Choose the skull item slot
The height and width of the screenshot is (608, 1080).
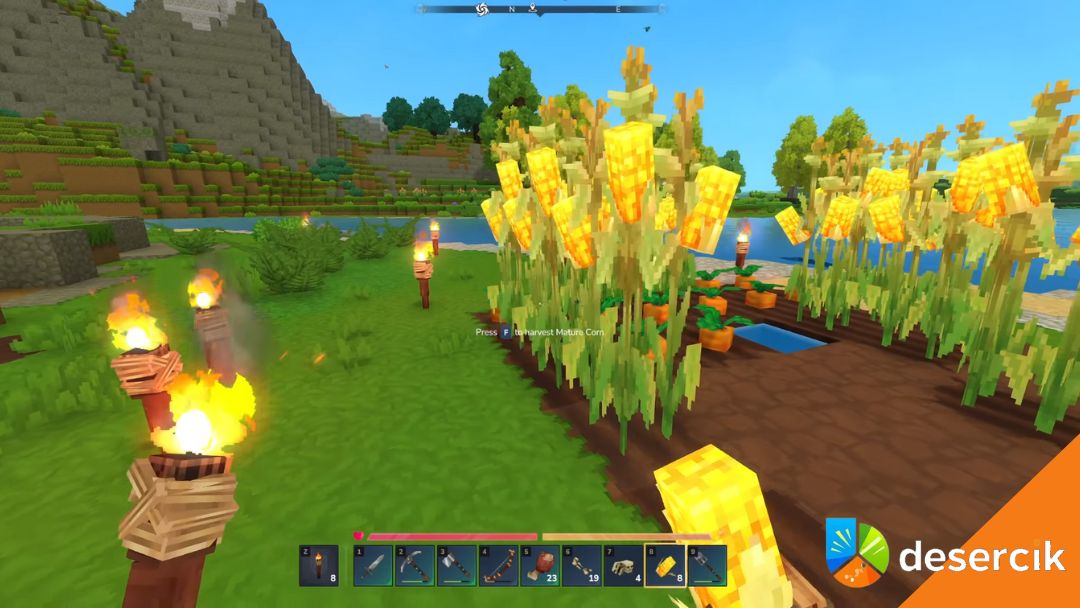623,565
